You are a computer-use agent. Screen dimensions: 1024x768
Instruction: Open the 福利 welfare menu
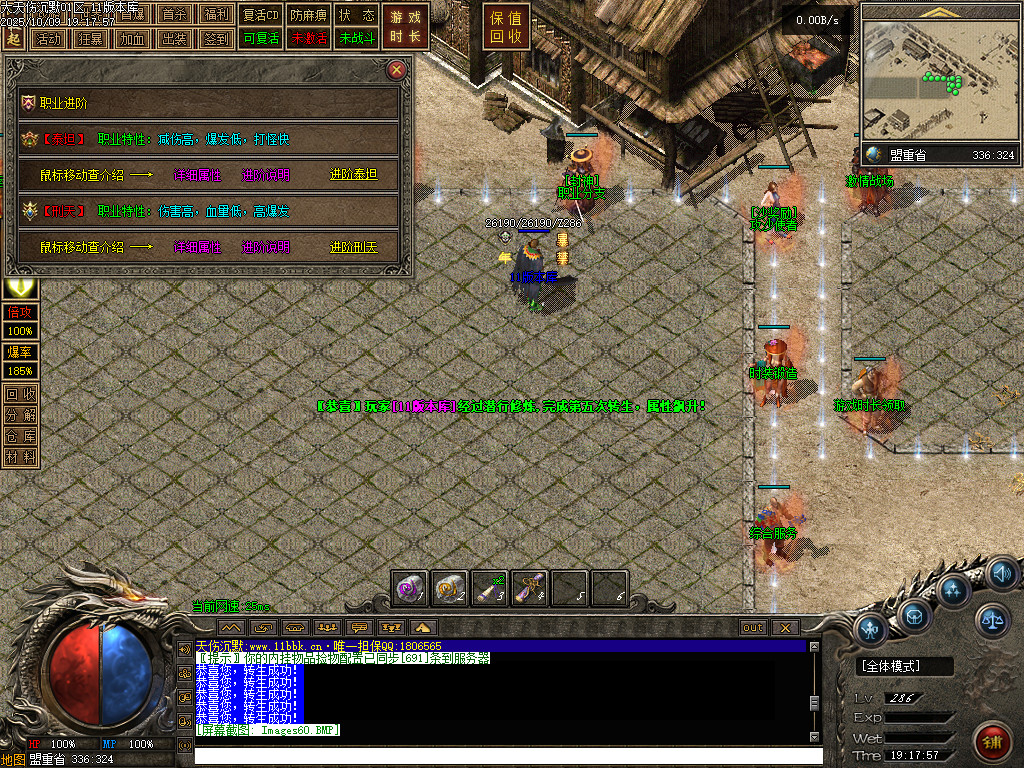pyautogui.click(x=215, y=15)
